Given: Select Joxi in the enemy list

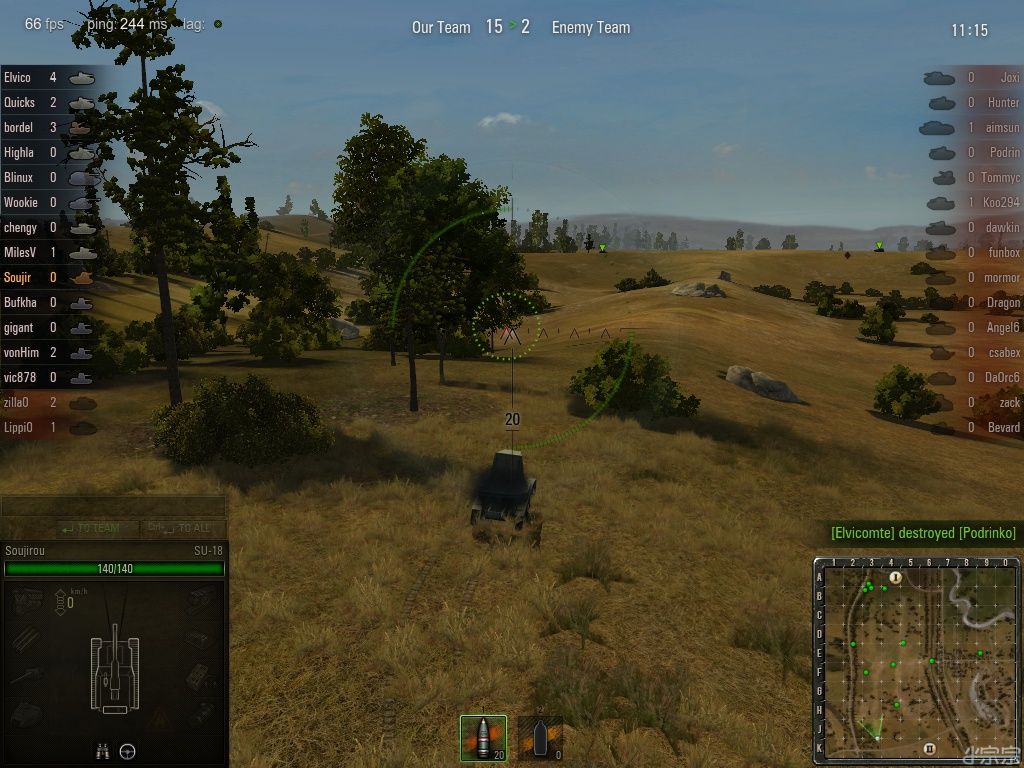Looking at the screenshot, I should pos(1009,77).
